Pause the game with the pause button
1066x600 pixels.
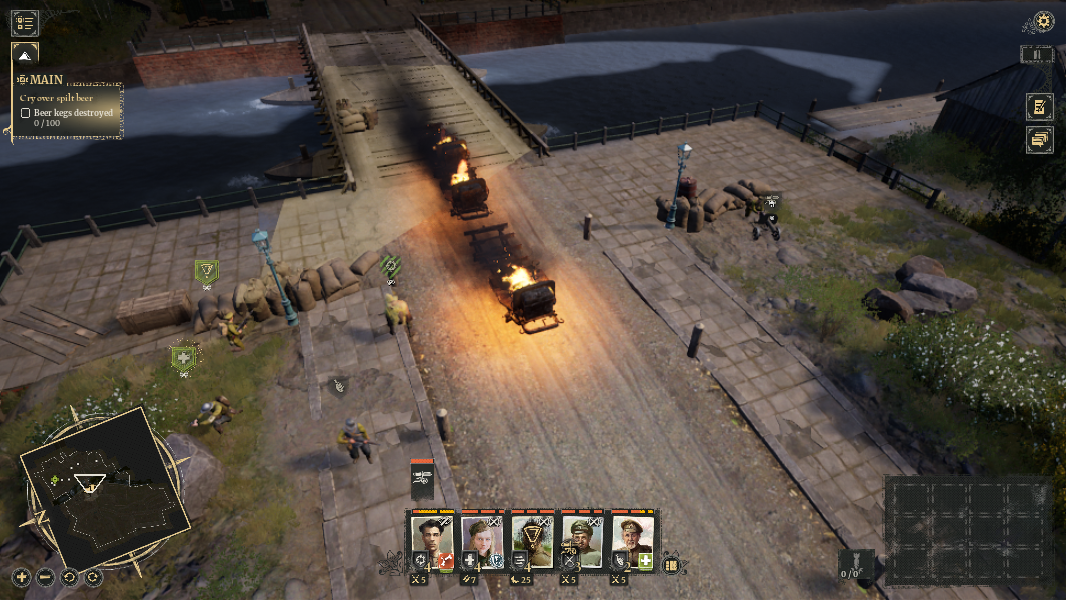pos(1038,54)
